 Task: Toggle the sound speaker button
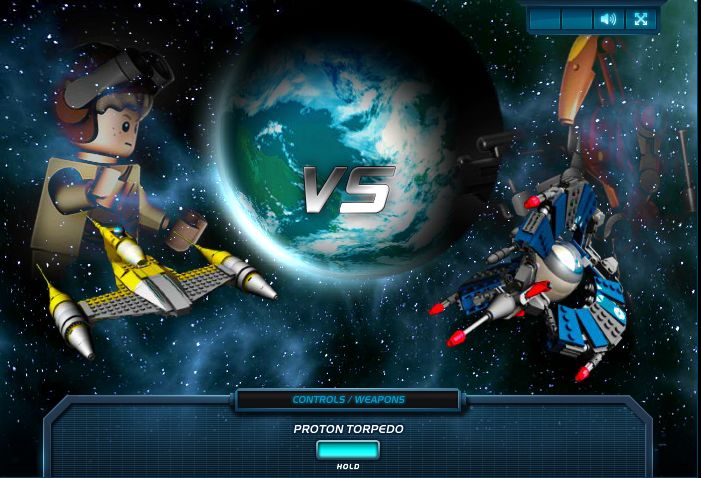click(x=607, y=19)
